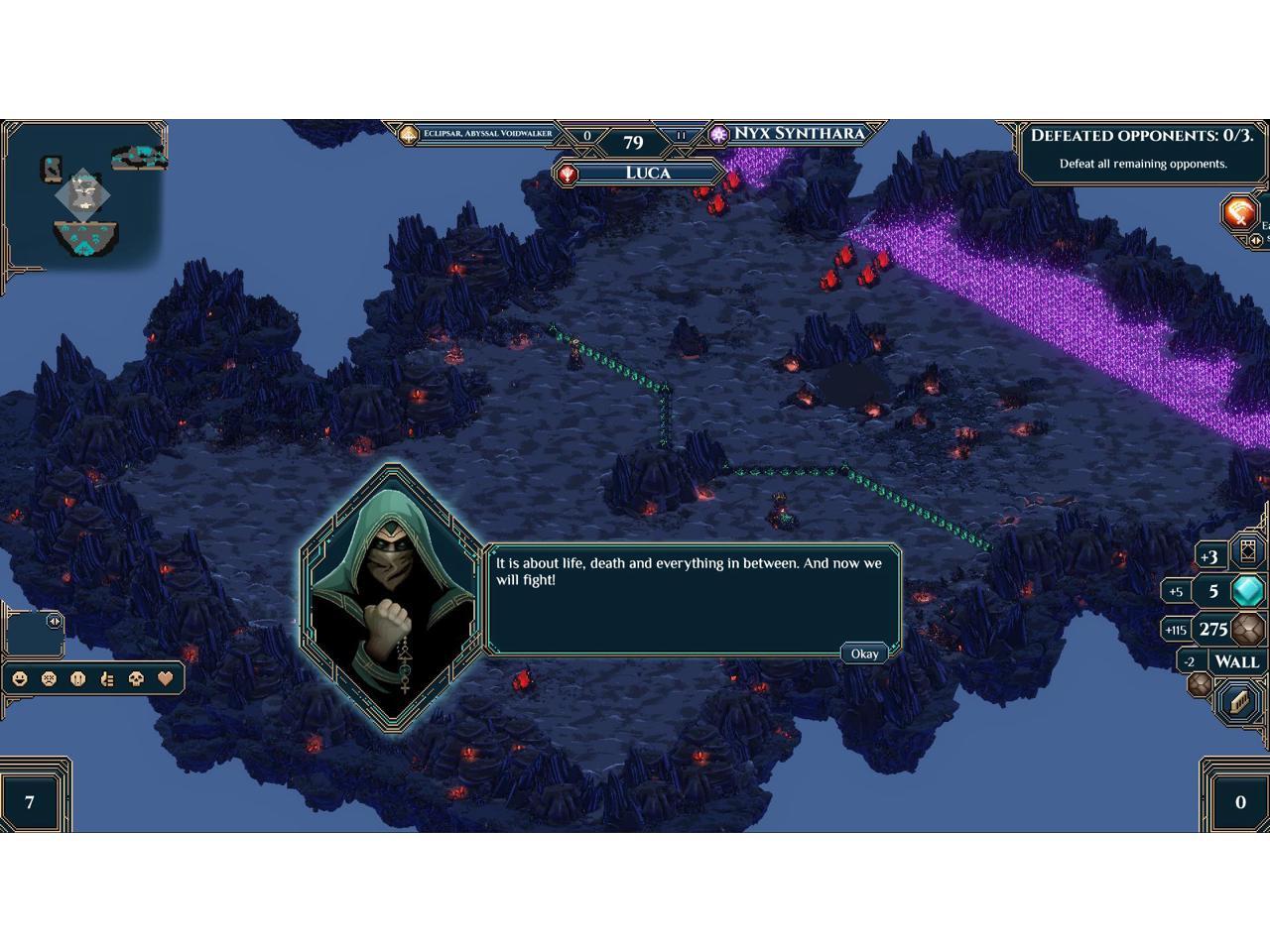Click the teal crystal resource icon
Screen dimensions: 1270x952
[1247, 591]
